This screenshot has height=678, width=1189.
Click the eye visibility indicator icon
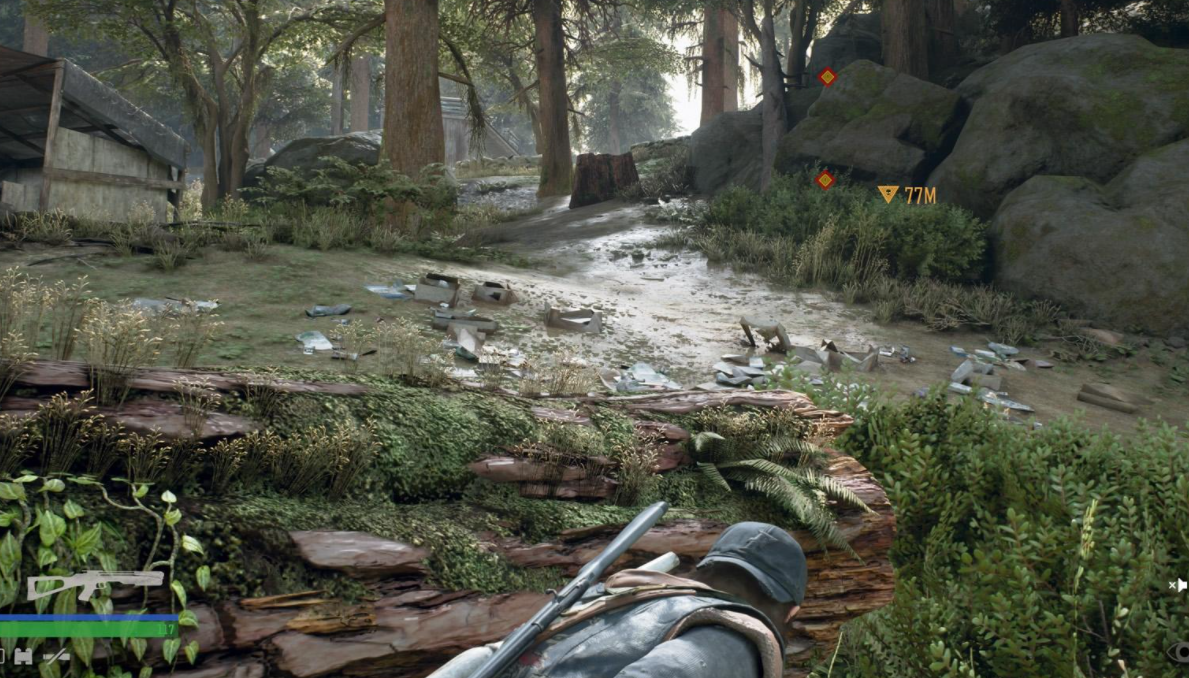coord(1180,653)
